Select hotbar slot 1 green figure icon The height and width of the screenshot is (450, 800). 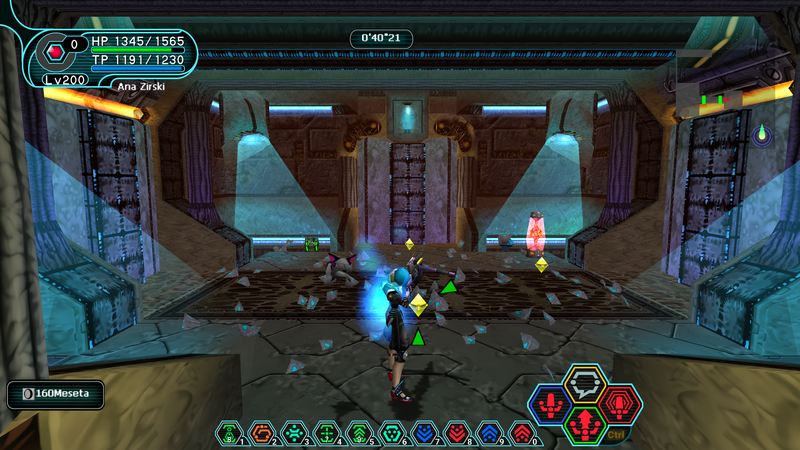(x=229, y=433)
